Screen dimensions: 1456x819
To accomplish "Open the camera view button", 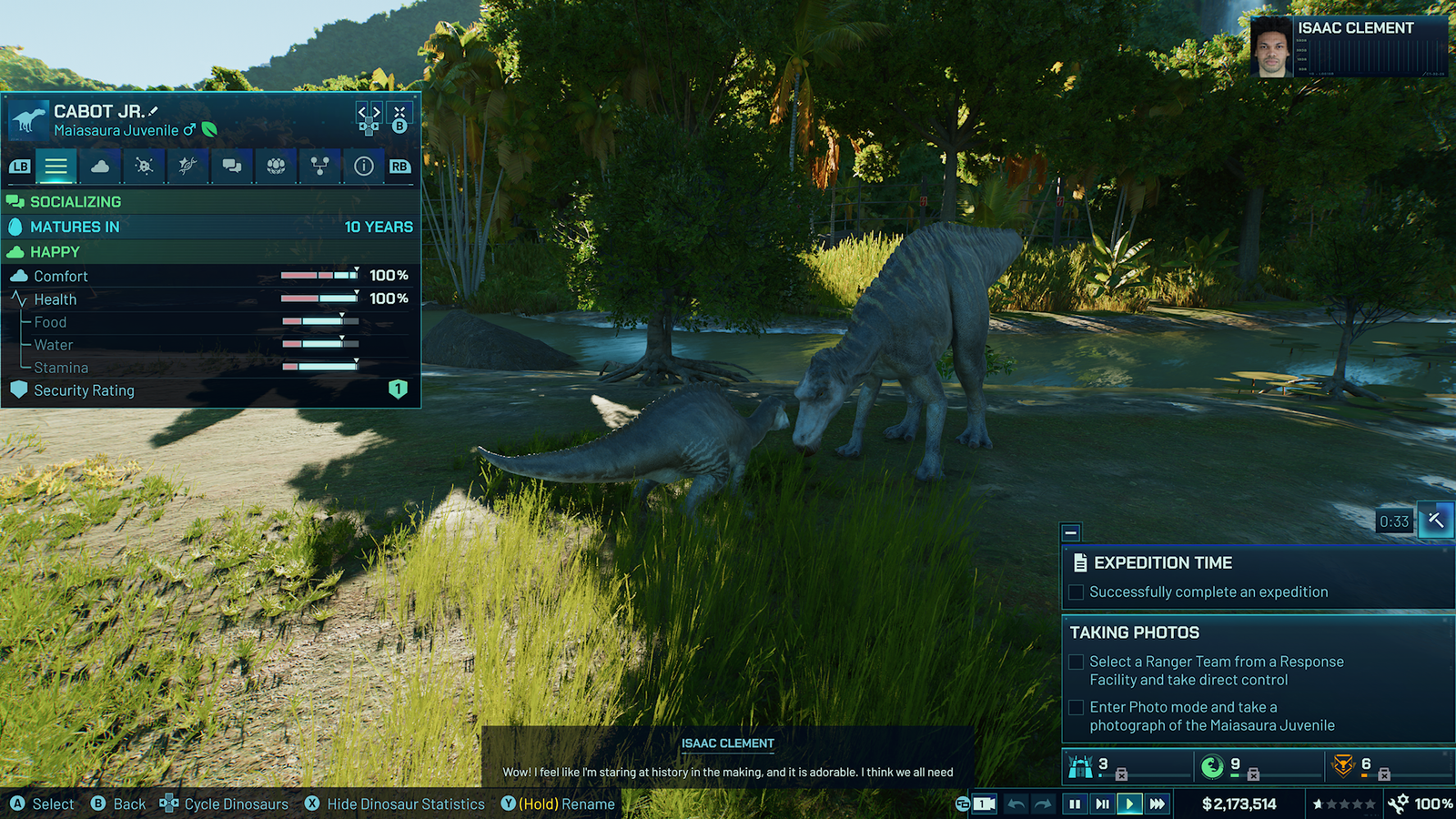I will pyautogui.click(x=984, y=804).
